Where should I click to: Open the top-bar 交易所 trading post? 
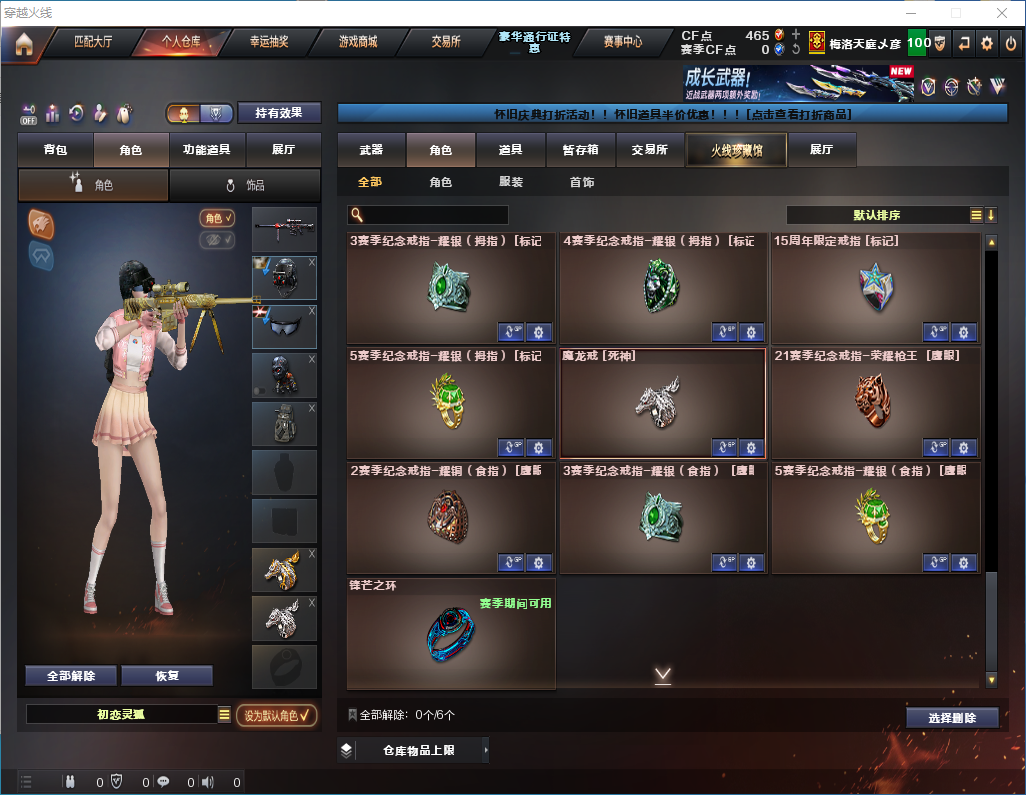tap(446, 42)
